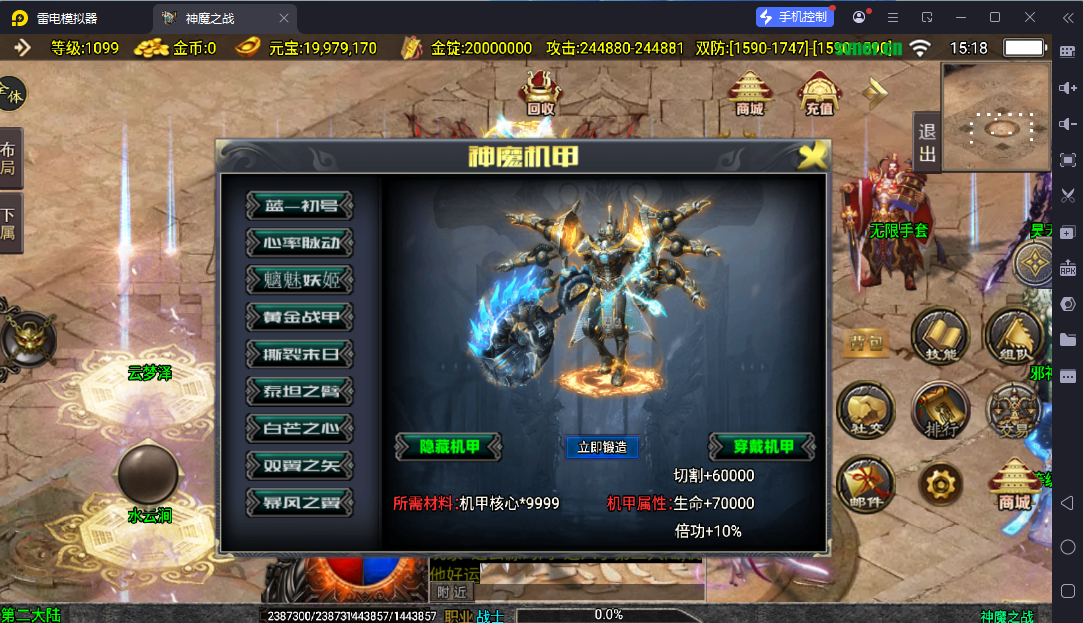Open the 背包 backpack button
The width and height of the screenshot is (1083, 623).
(x=866, y=341)
